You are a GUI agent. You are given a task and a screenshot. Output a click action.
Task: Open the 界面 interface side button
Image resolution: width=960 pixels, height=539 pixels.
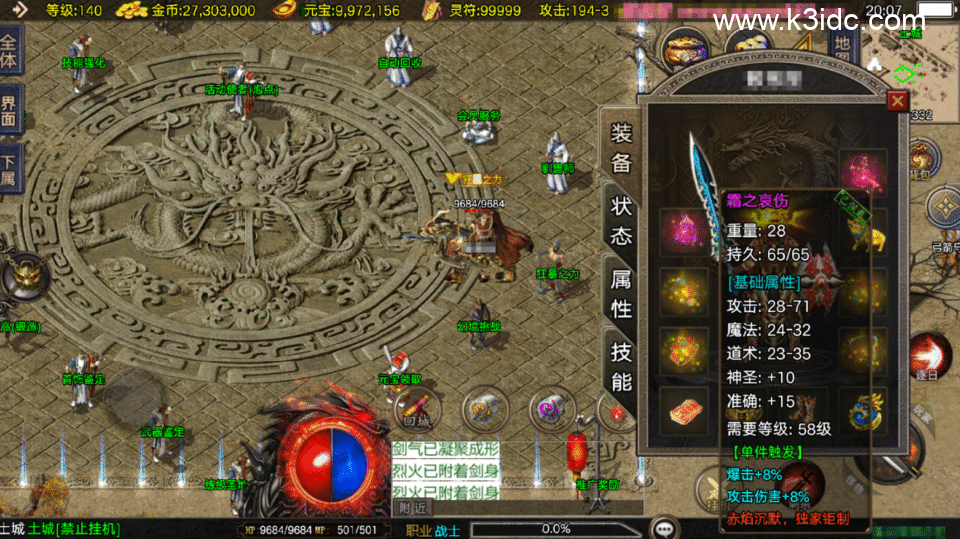click(10, 110)
